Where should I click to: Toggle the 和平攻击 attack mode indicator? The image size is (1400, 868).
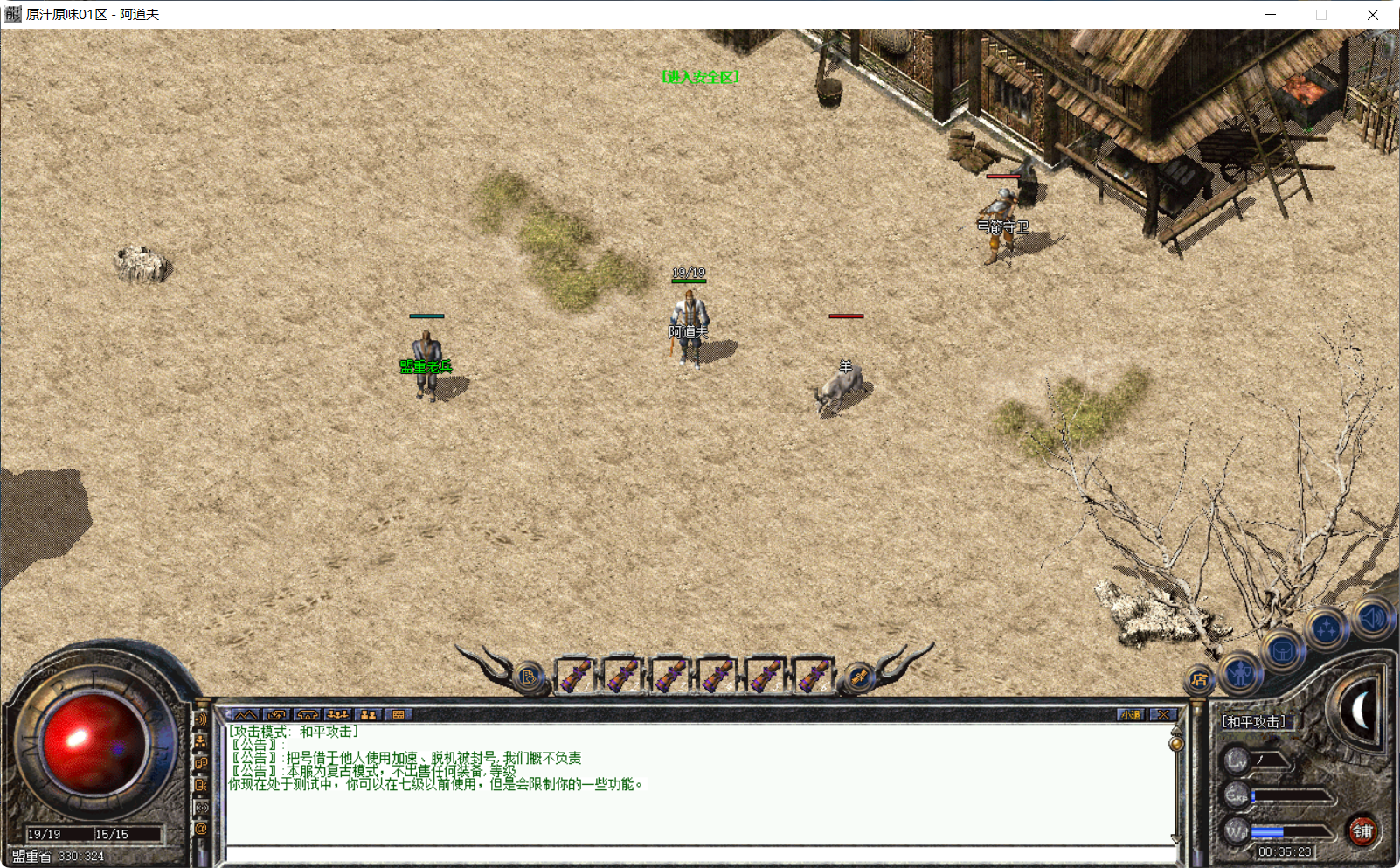(x=1253, y=723)
